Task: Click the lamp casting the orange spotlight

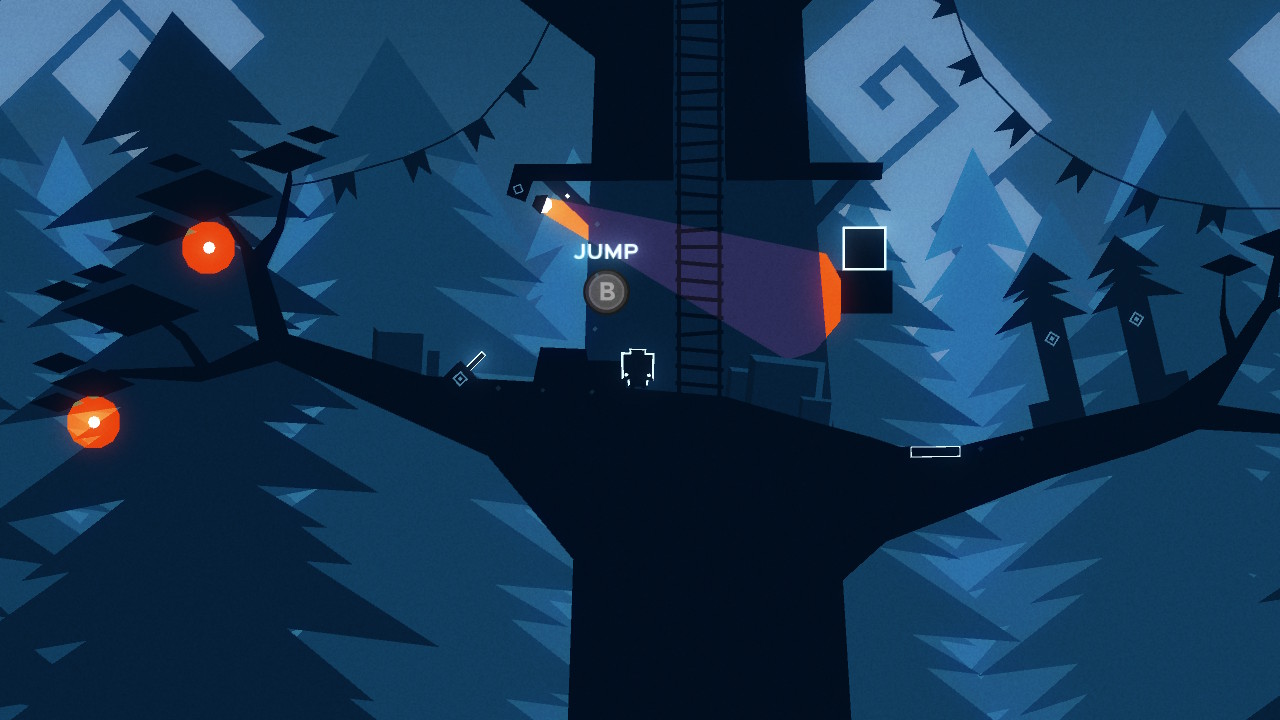Action: coord(543,203)
